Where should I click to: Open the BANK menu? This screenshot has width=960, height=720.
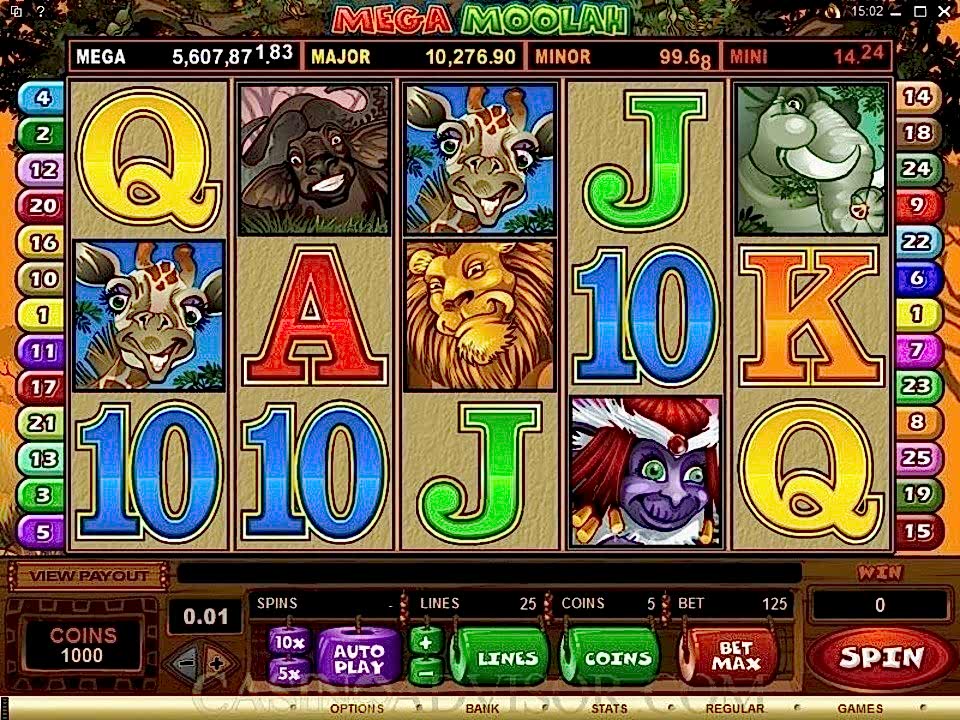pos(482,709)
